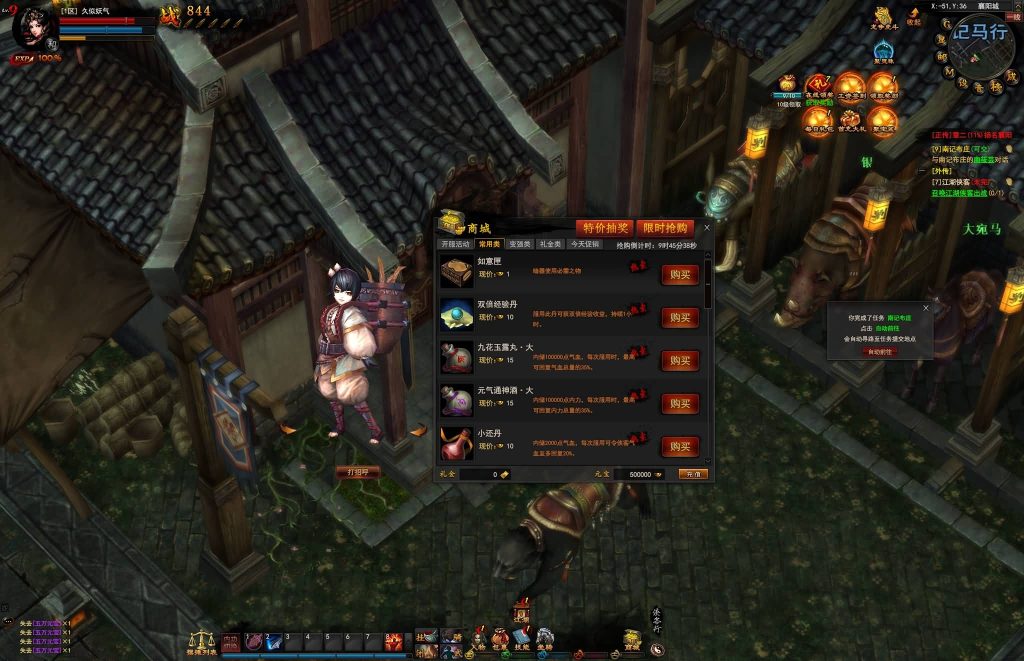Buy the 双倍经验丹 item

pyautogui.click(x=680, y=318)
